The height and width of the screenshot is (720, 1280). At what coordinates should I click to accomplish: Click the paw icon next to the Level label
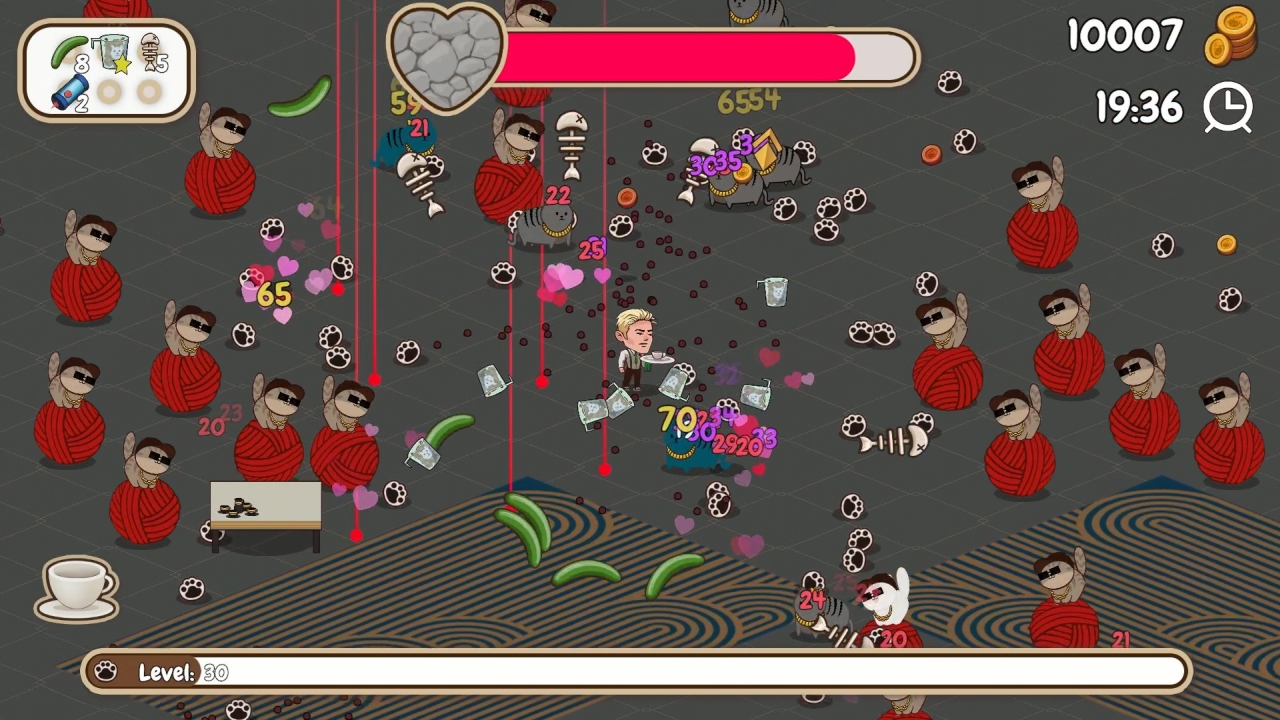(104, 671)
